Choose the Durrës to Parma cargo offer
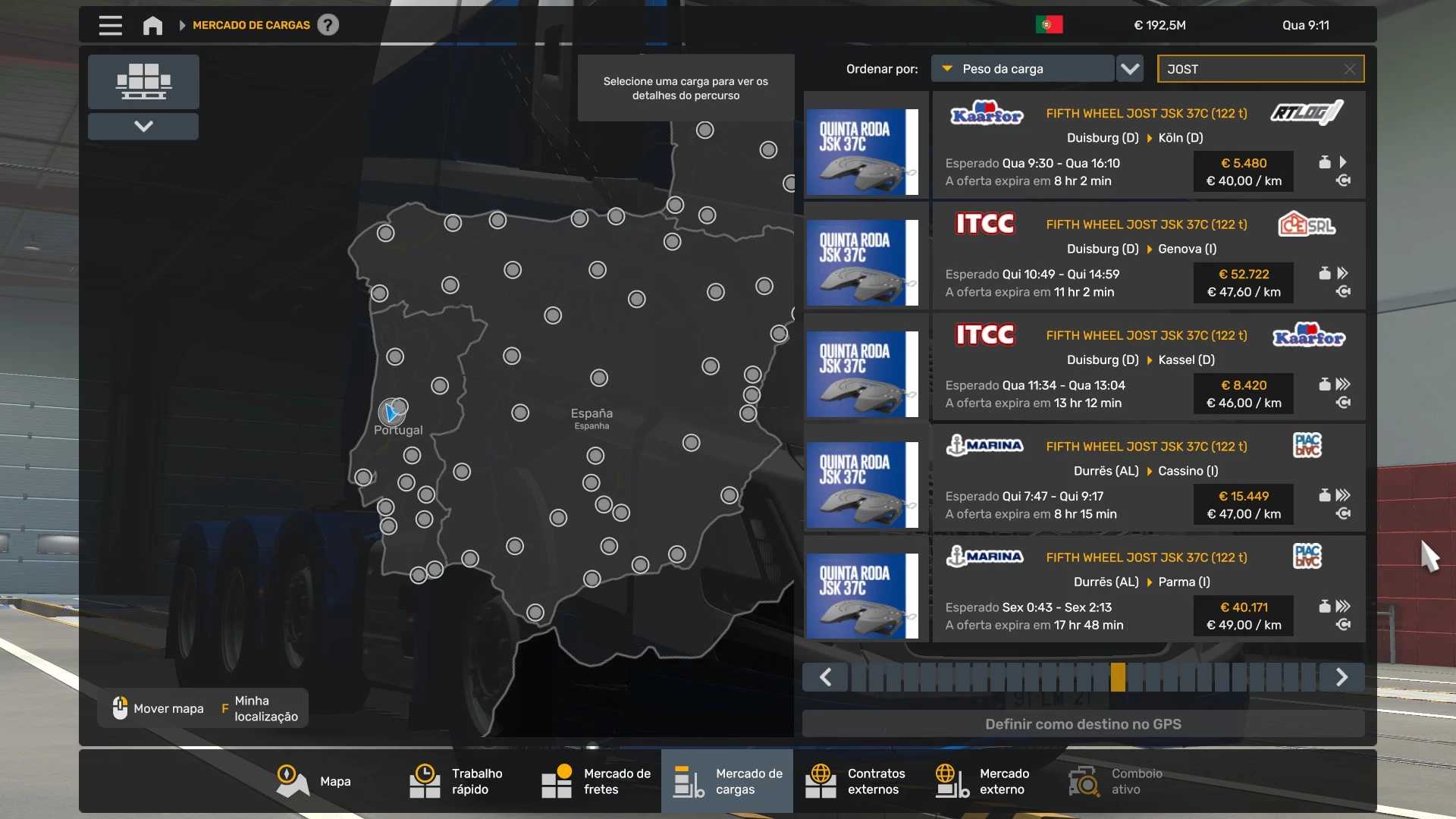Screen dimensions: 1456x819 pyautogui.click(x=1148, y=590)
